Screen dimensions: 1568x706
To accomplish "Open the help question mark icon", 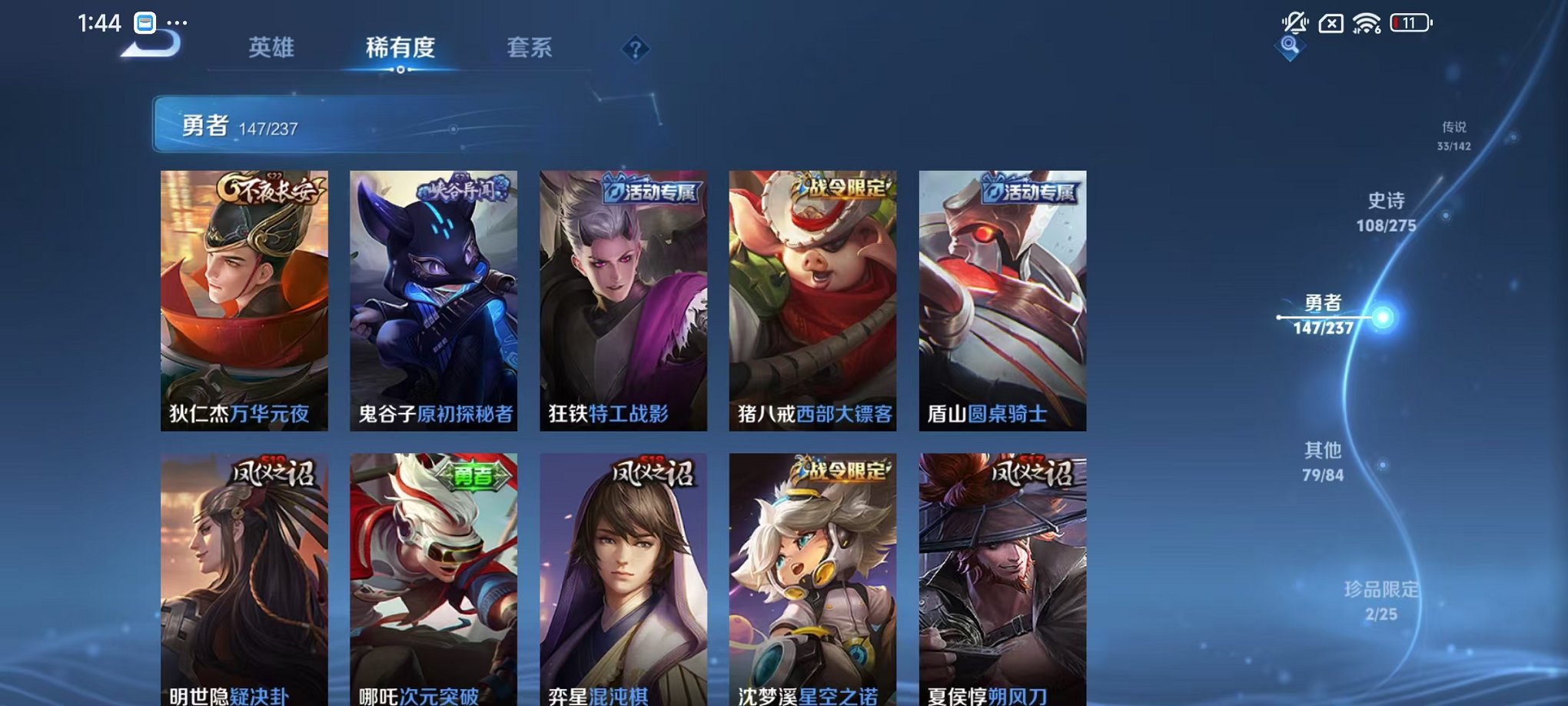I will [634, 50].
